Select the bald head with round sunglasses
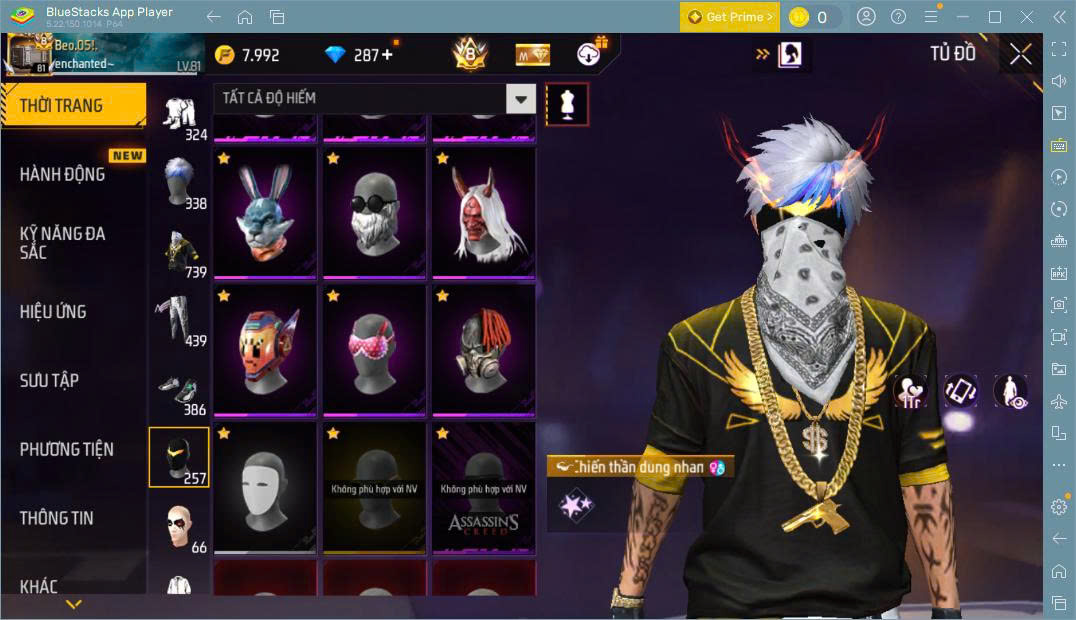1076x620 pixels. (374, 212)
